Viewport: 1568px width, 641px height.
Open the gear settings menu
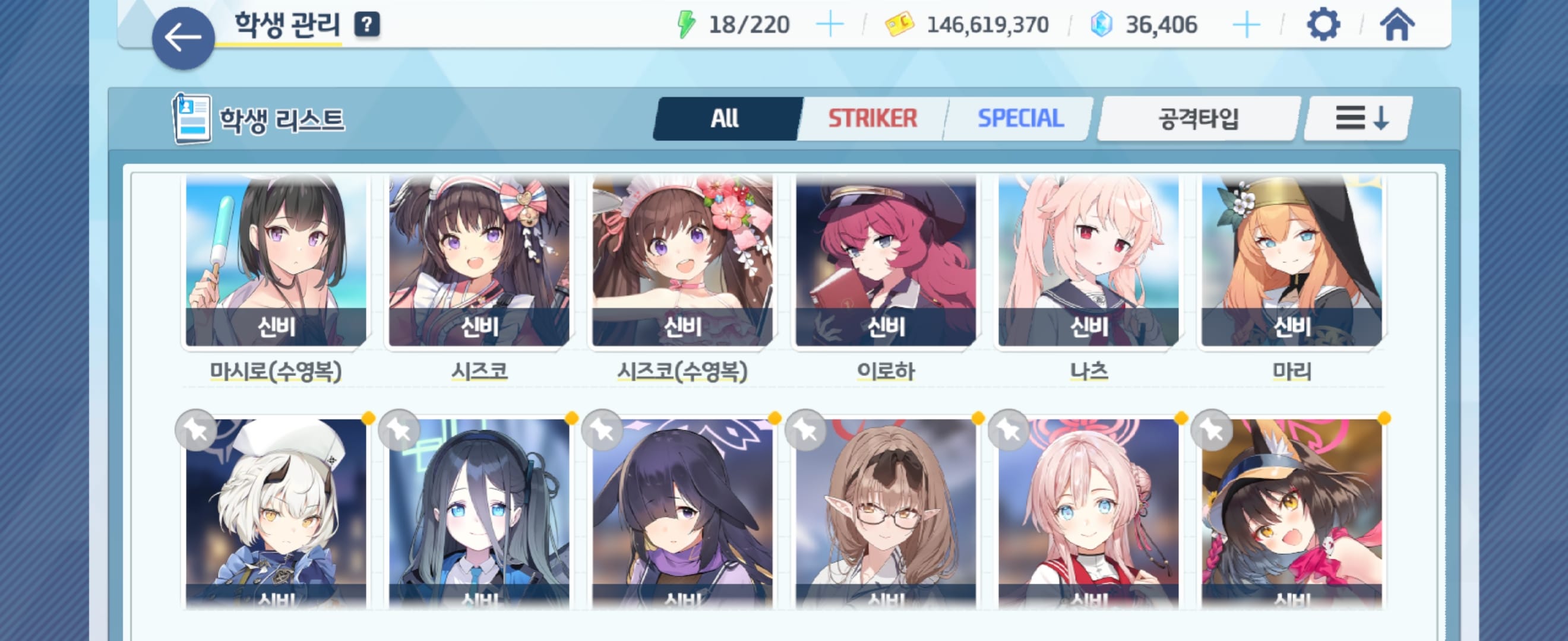coord(1323,25)
